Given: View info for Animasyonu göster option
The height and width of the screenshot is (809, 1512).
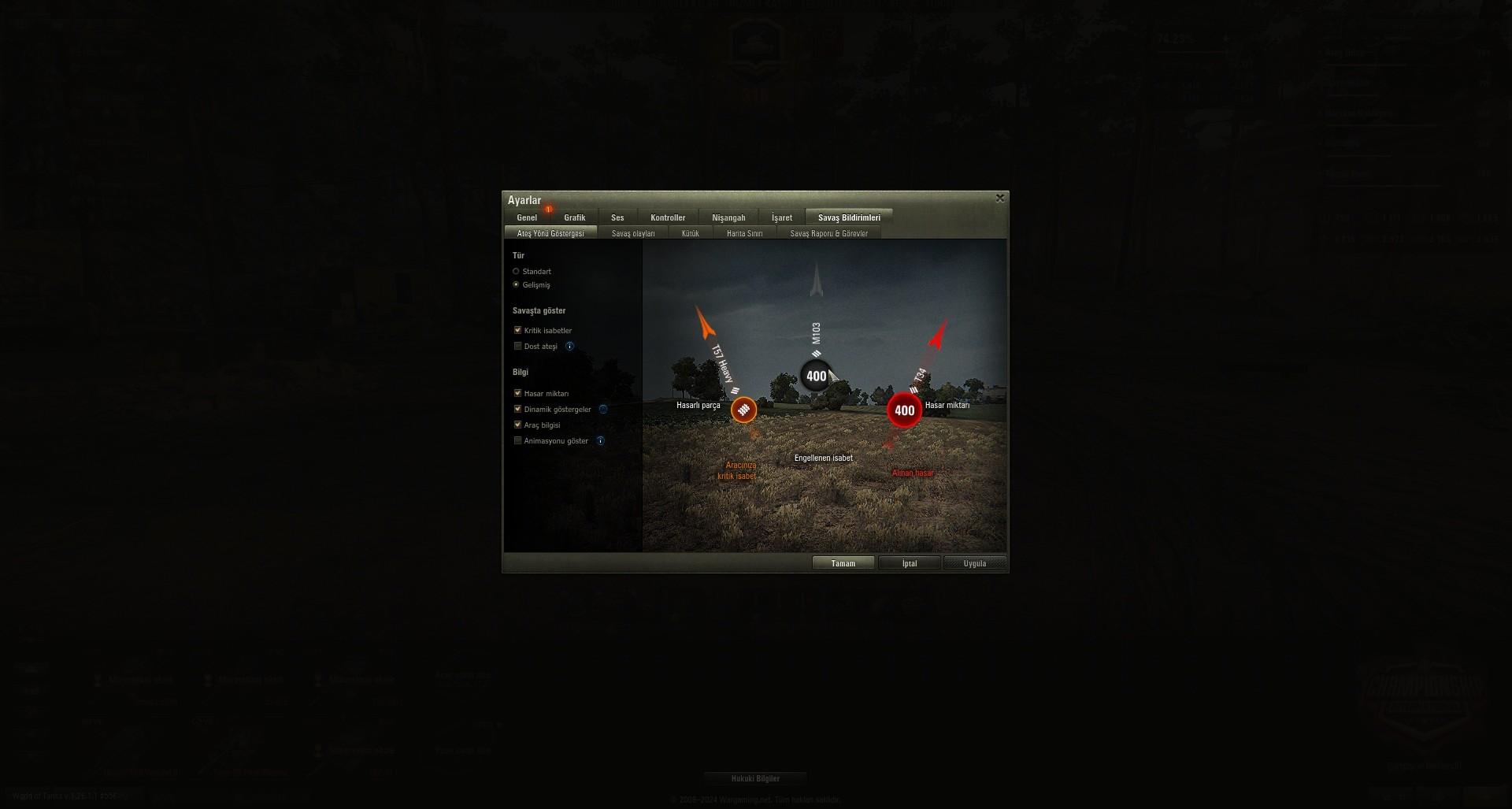Looking at the screenshot, I should pos(601,440).
